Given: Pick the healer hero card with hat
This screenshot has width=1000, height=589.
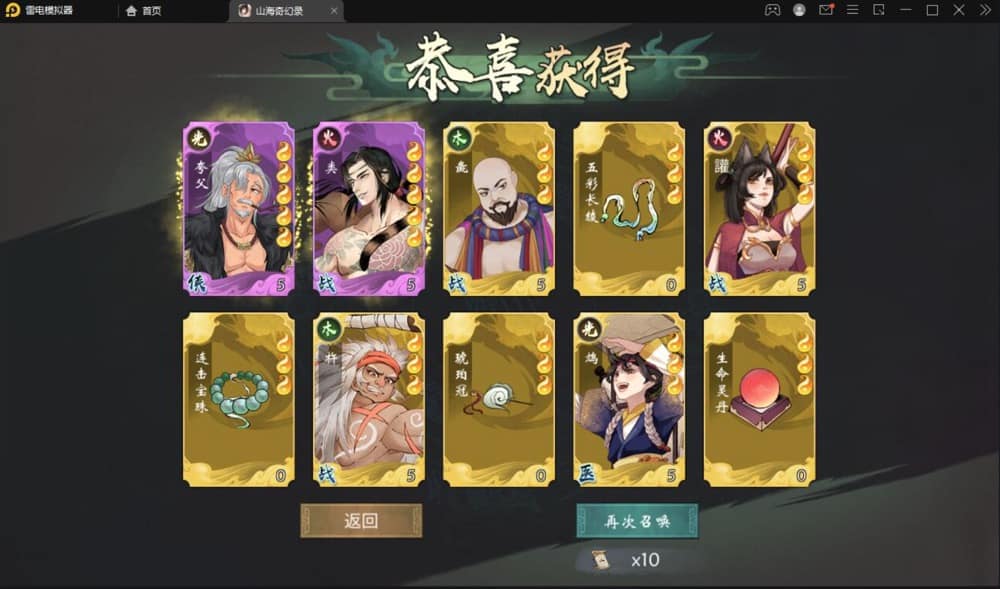Looking at the screenshot, I should click(x=629, y=399).
